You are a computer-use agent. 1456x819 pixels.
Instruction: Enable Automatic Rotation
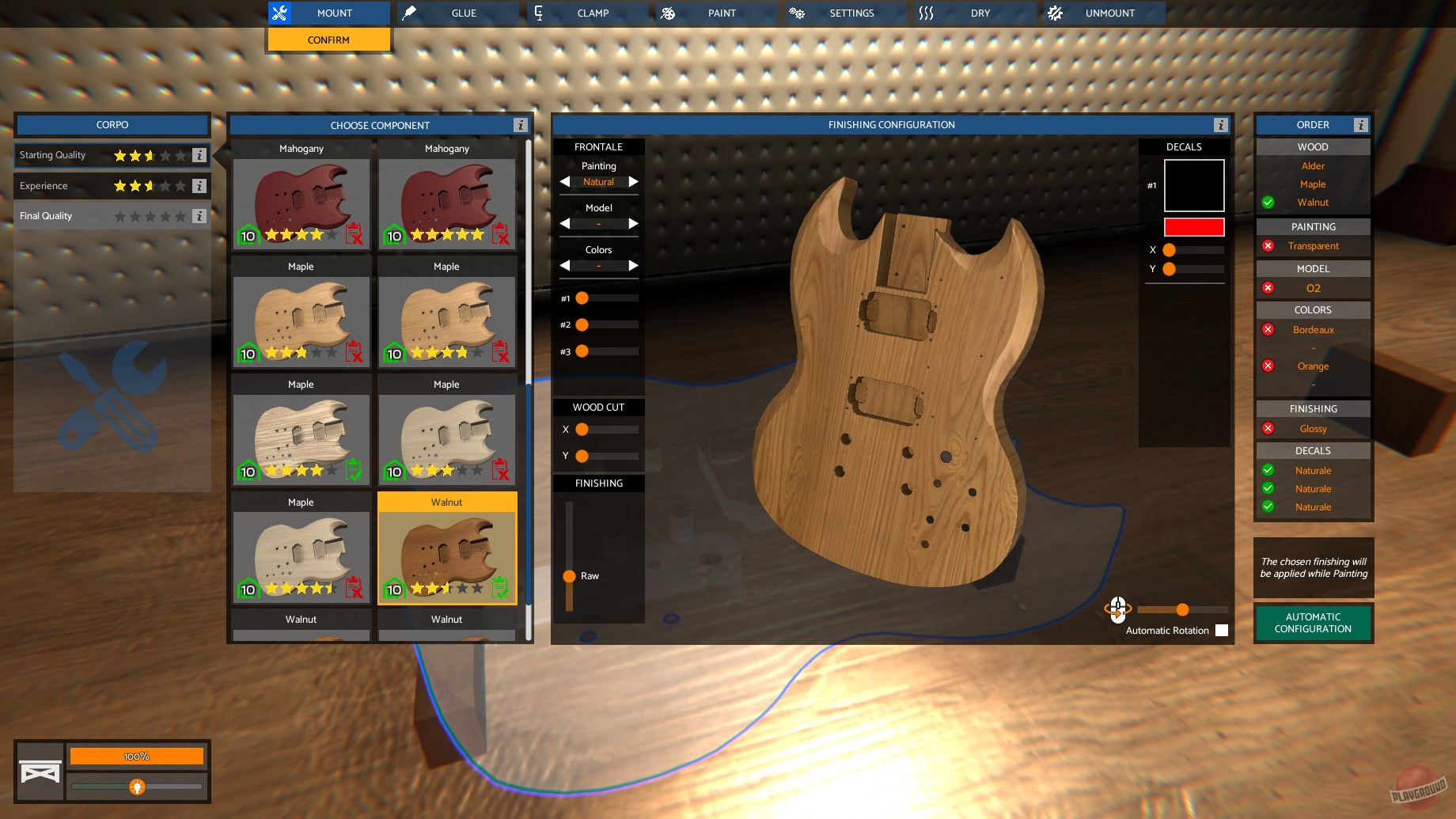tap(1222, 630)
